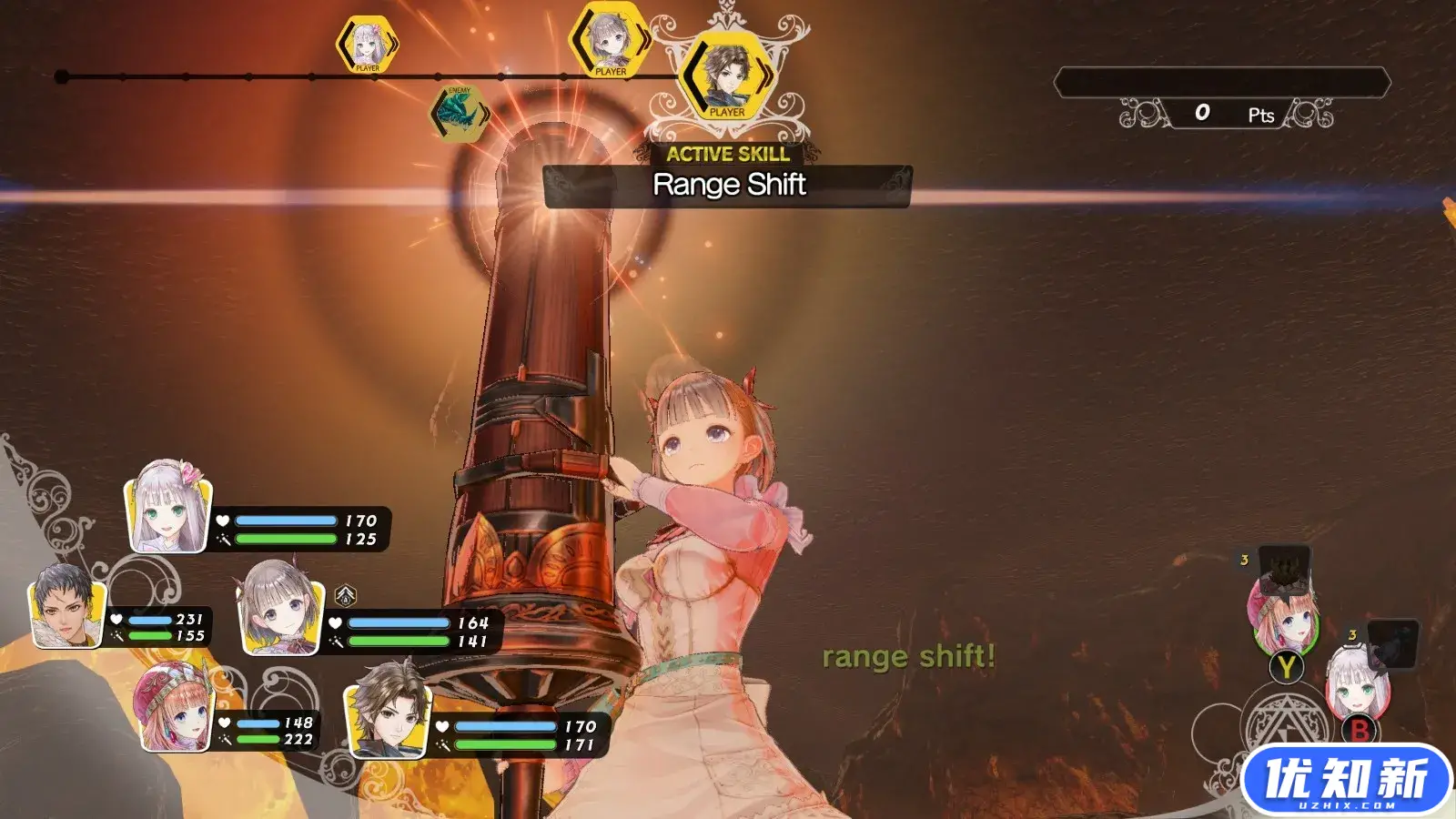Trigger the pink-haired girl's interrupt portrait
This screenshot has width=1456, height=819.
click(x=1283, y=614)
